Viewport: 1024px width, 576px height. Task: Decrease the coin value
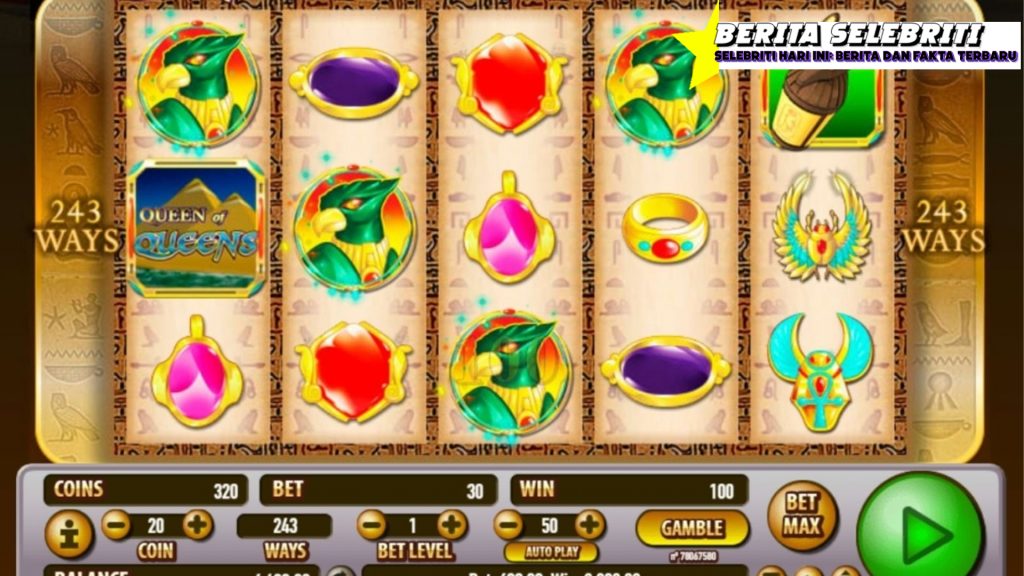116,524
